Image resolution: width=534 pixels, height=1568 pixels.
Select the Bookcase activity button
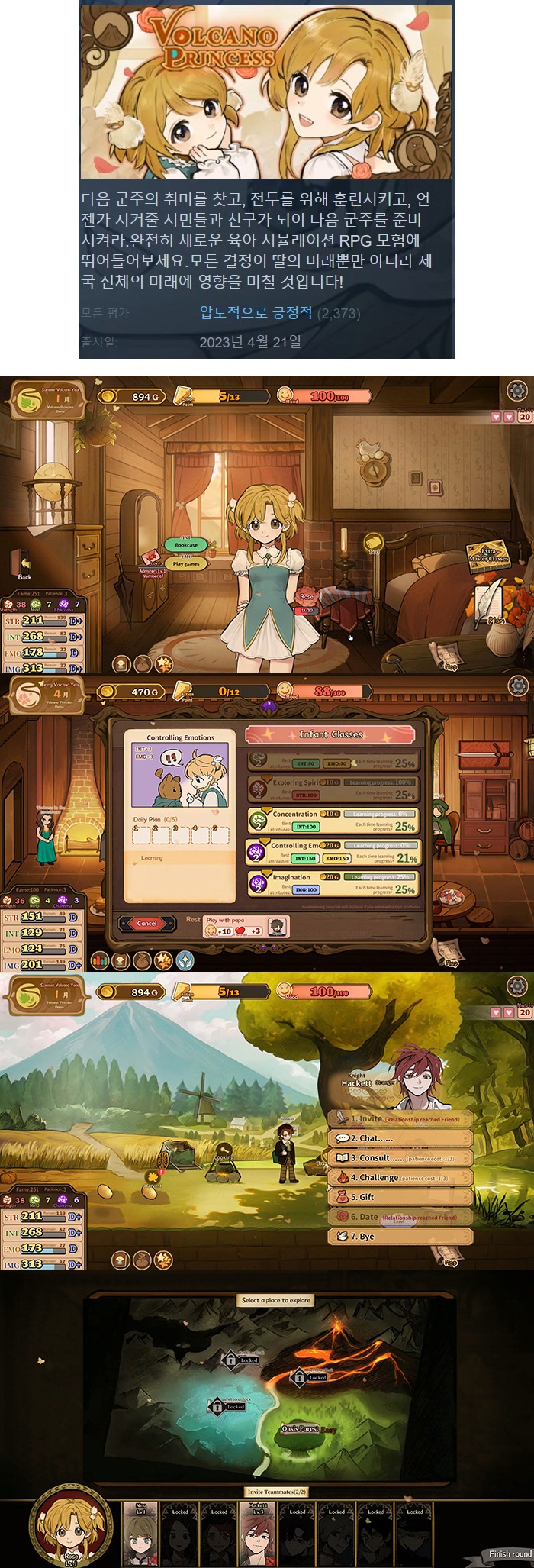pos(186,545)
